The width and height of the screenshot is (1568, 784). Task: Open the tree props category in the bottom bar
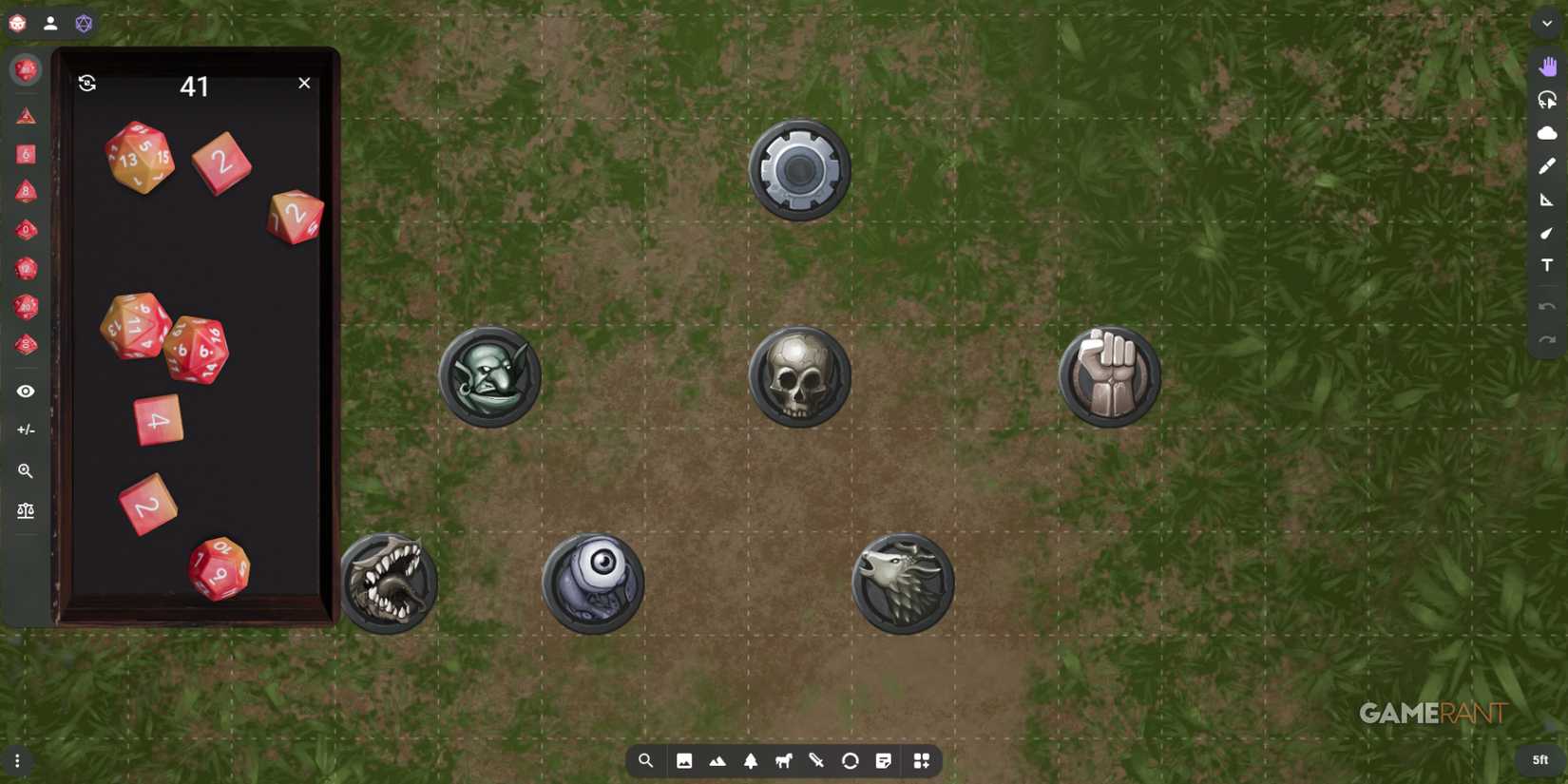(x=752, y=760)
